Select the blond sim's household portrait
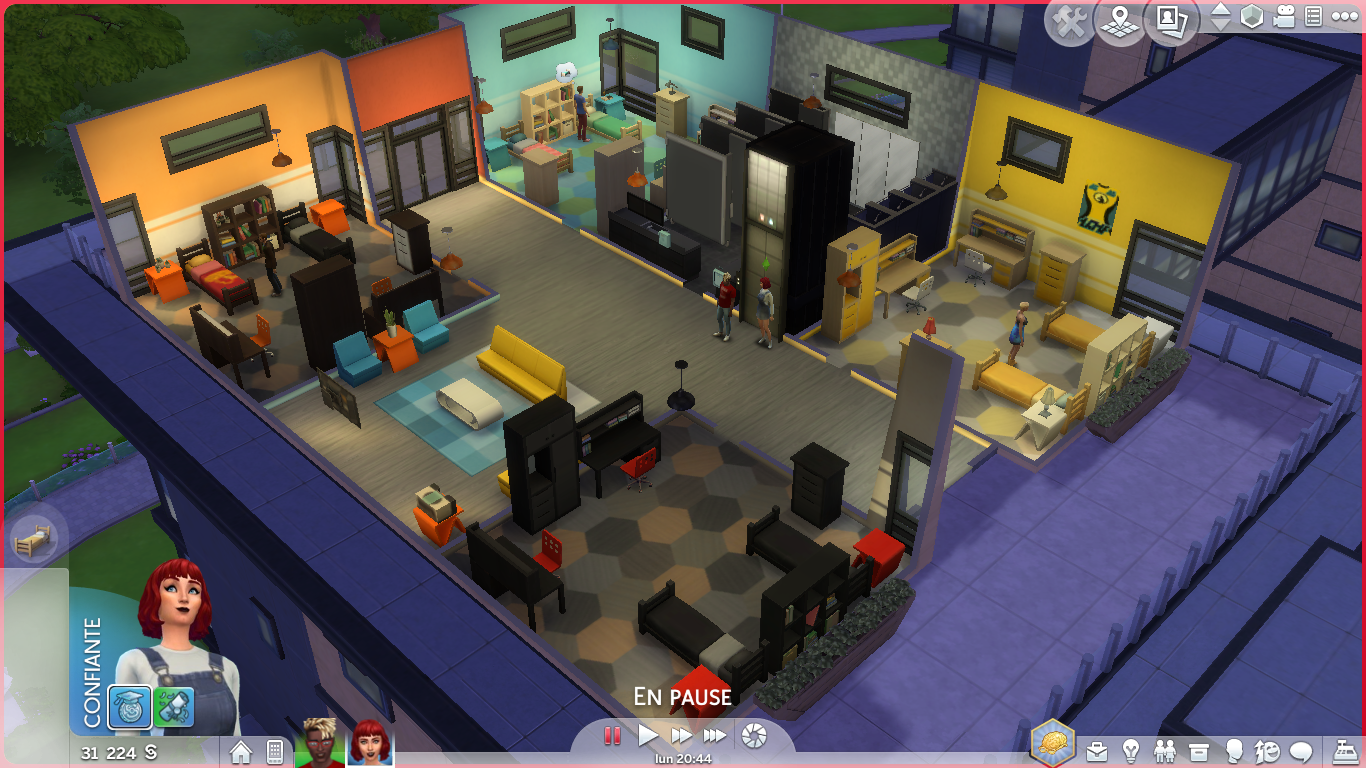 point(320,744)
